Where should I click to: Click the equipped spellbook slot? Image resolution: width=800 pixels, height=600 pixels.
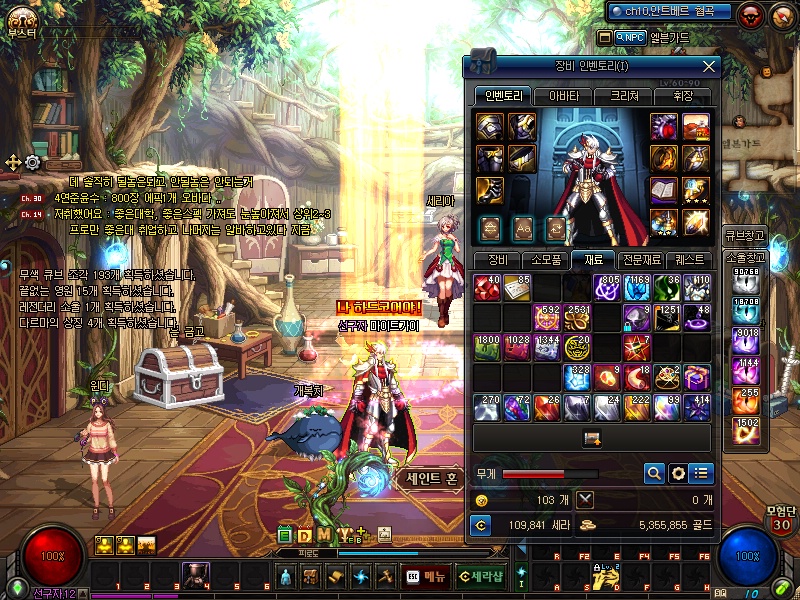[x=666, y=190]
